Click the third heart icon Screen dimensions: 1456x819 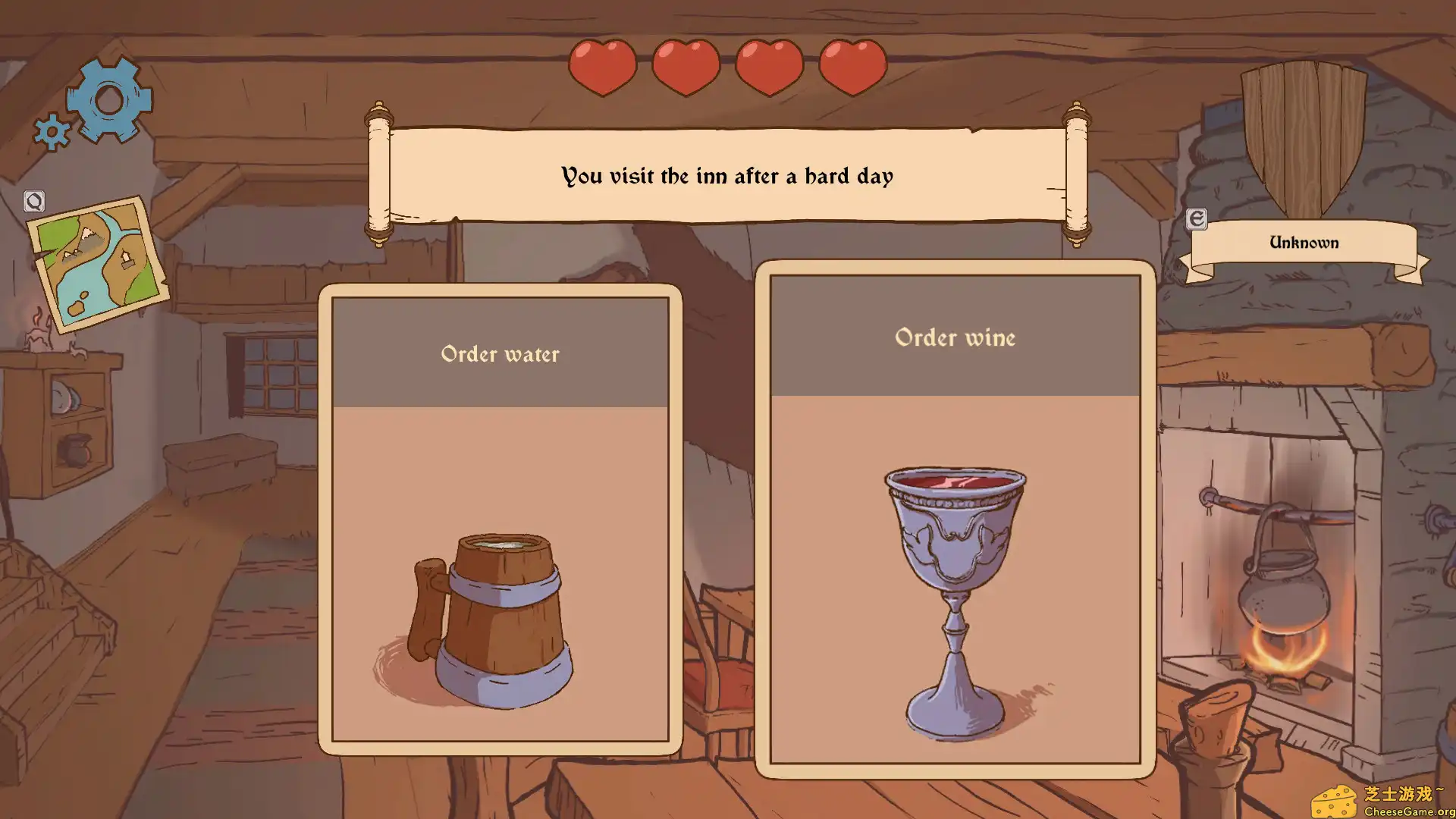coord(769,67)
